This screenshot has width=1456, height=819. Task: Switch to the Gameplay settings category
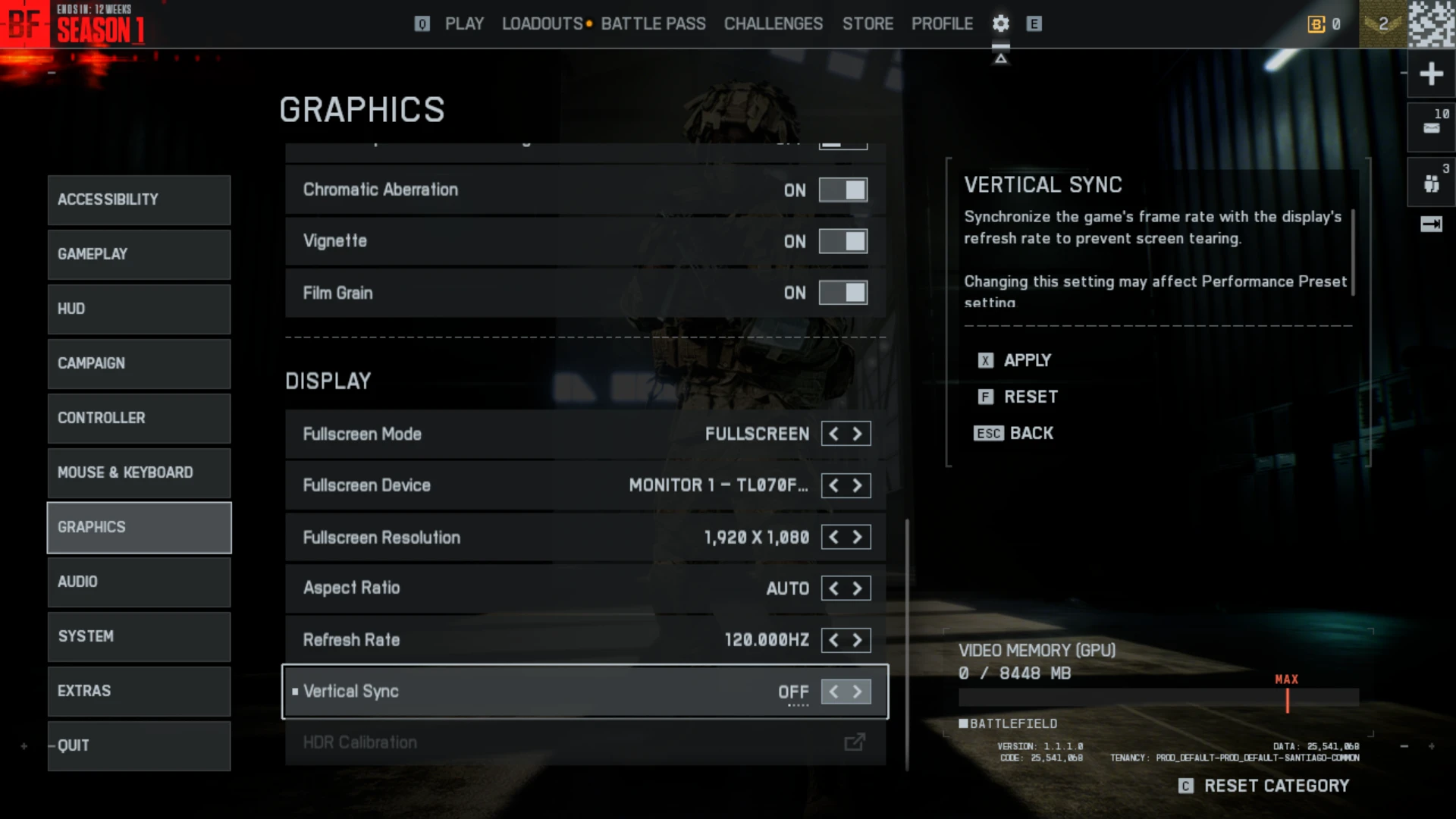click(x=139, y=254)
